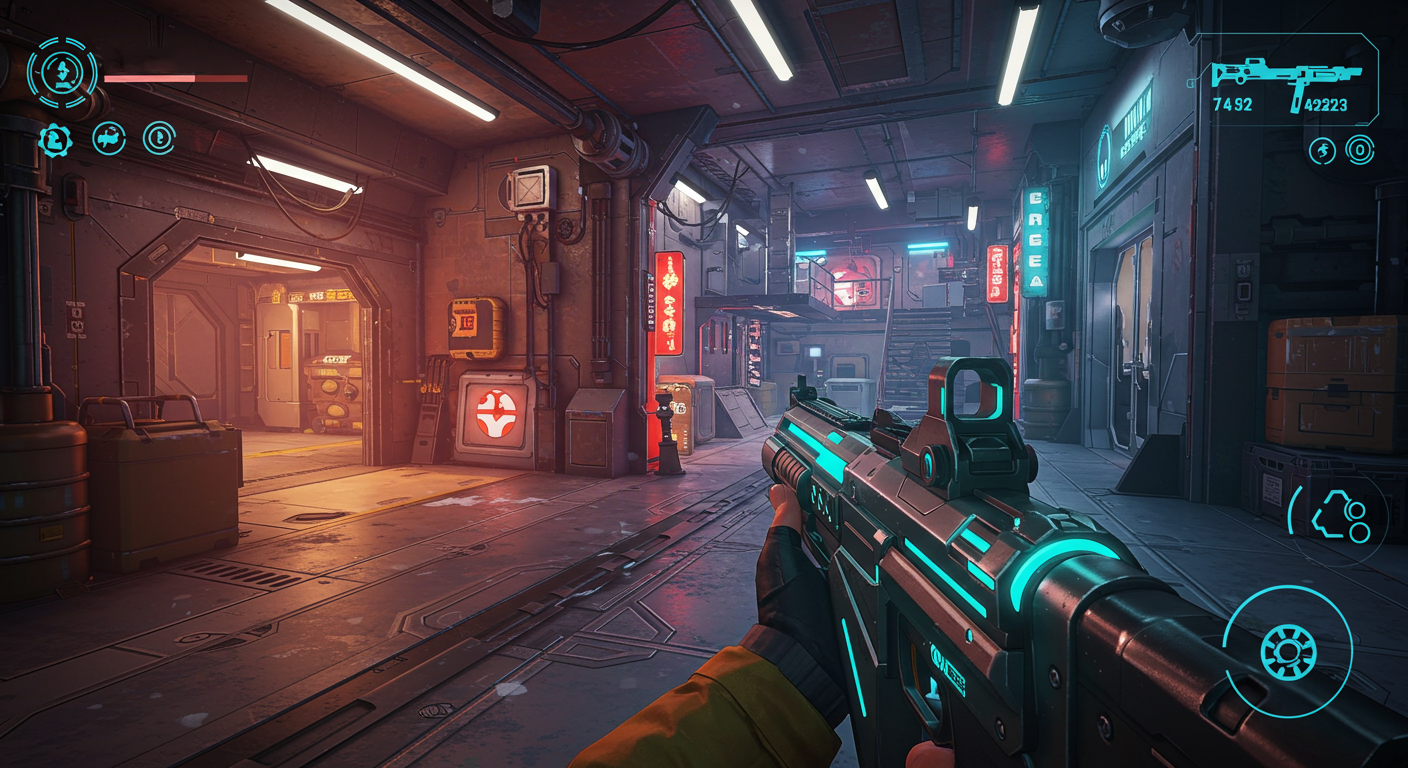Select the equipped rifle weapon icon

1286,78
